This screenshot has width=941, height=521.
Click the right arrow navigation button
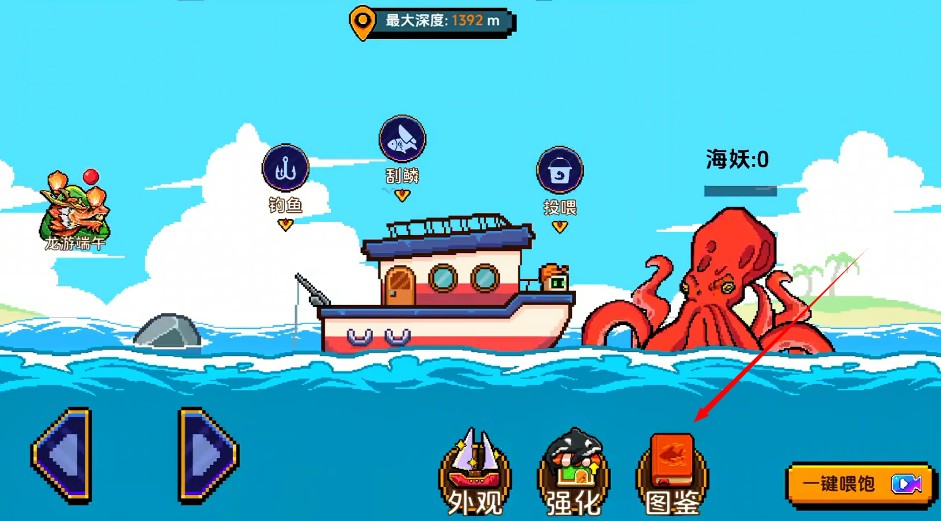[208, 455]
